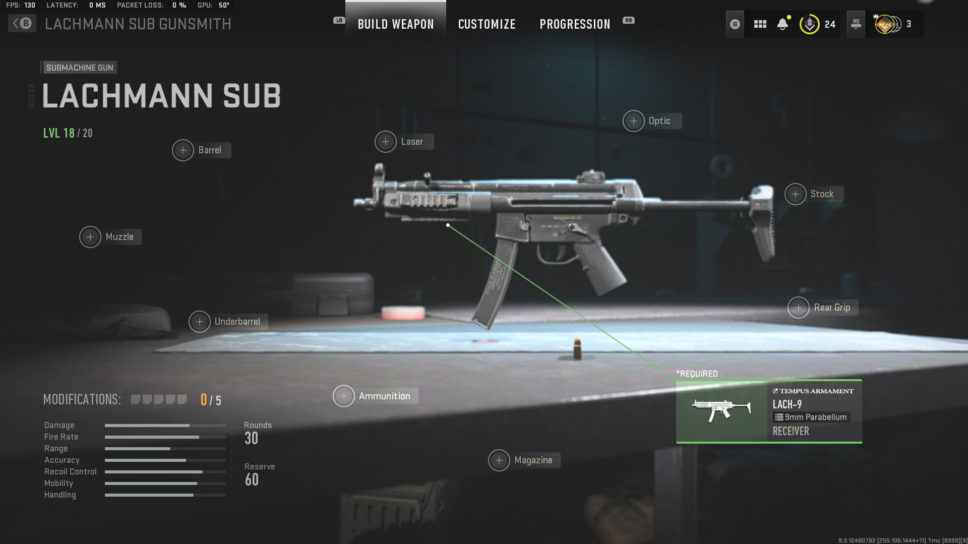
Task: Choose the Optic attachment slot
Action: pos(634,121)
